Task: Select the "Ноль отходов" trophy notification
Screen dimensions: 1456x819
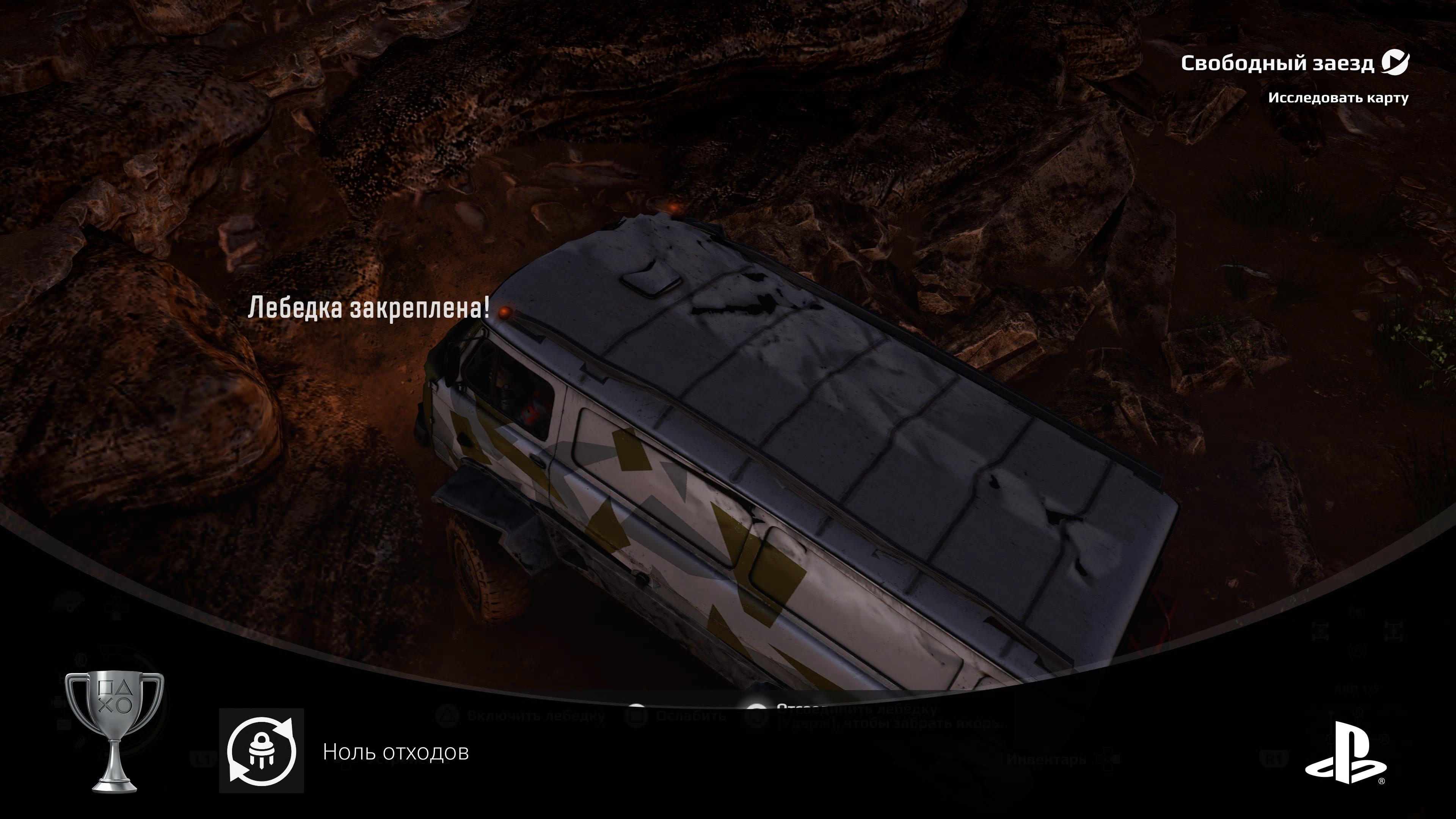Action: [x=395, y=752]
